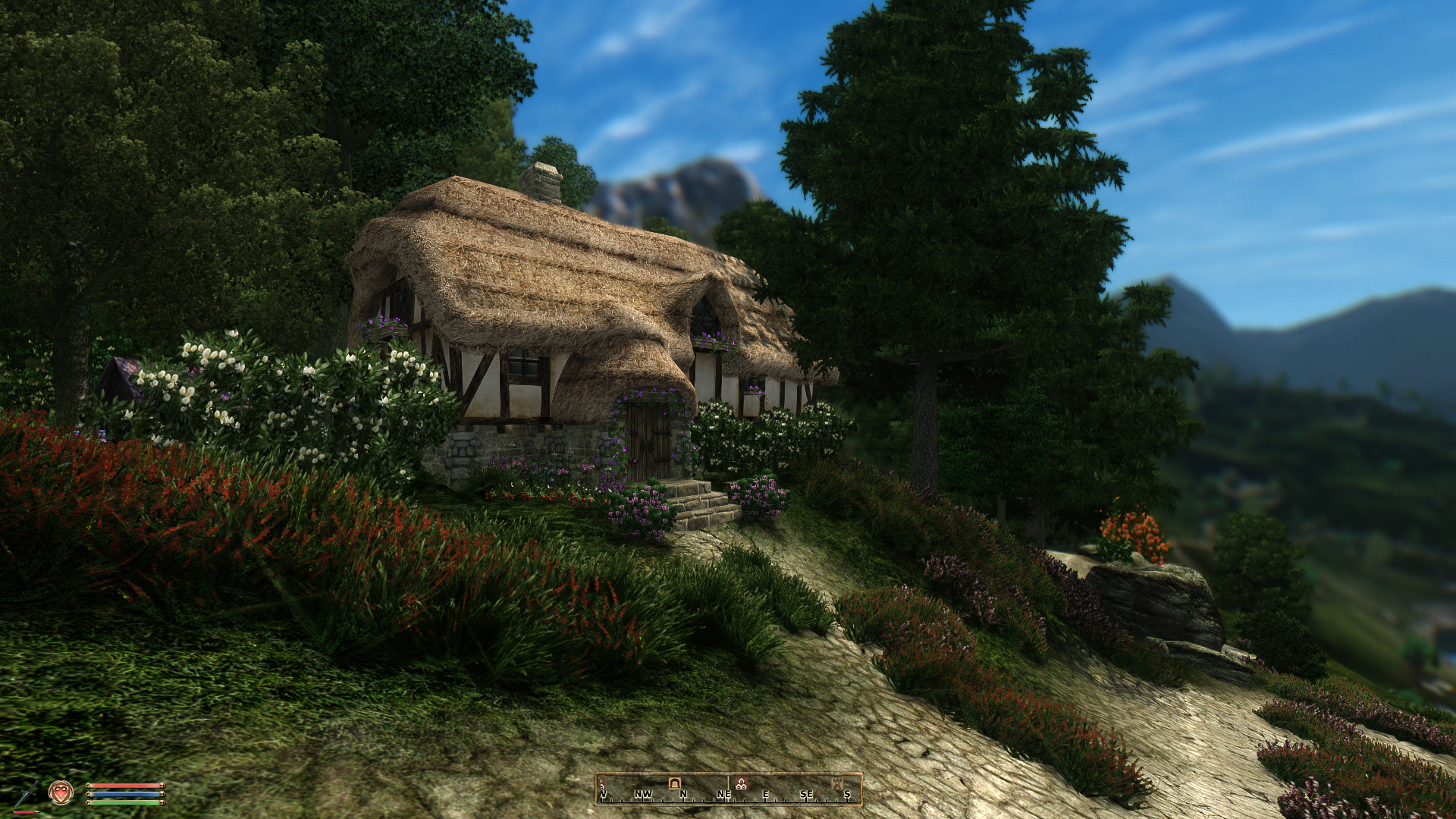Click the fort tower marker on compass
Image resolution: width=1456 pixels, height=819 pixels.
tap(836, 782)
